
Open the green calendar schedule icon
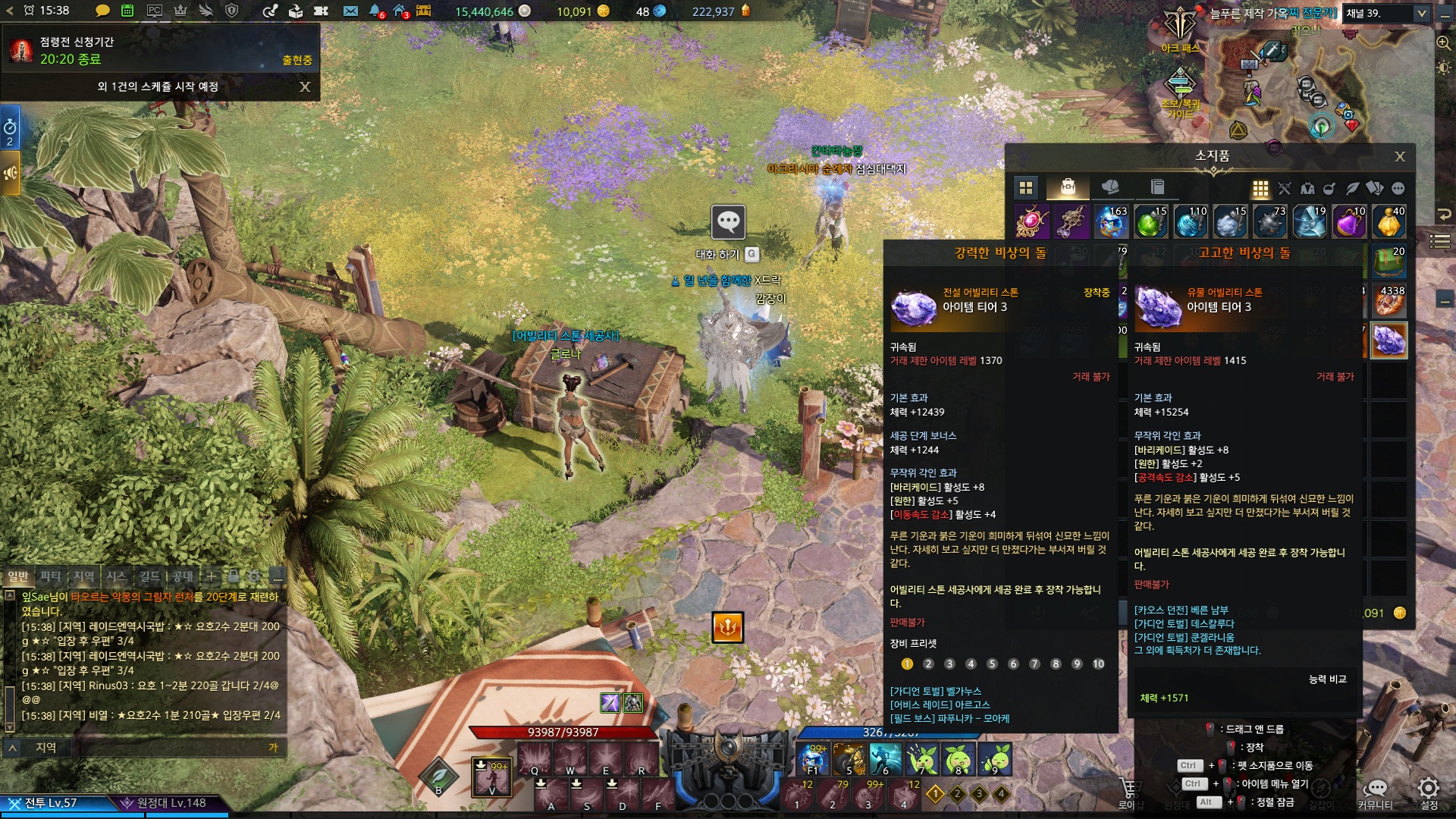pyautogui.click(x=127, y=11)
